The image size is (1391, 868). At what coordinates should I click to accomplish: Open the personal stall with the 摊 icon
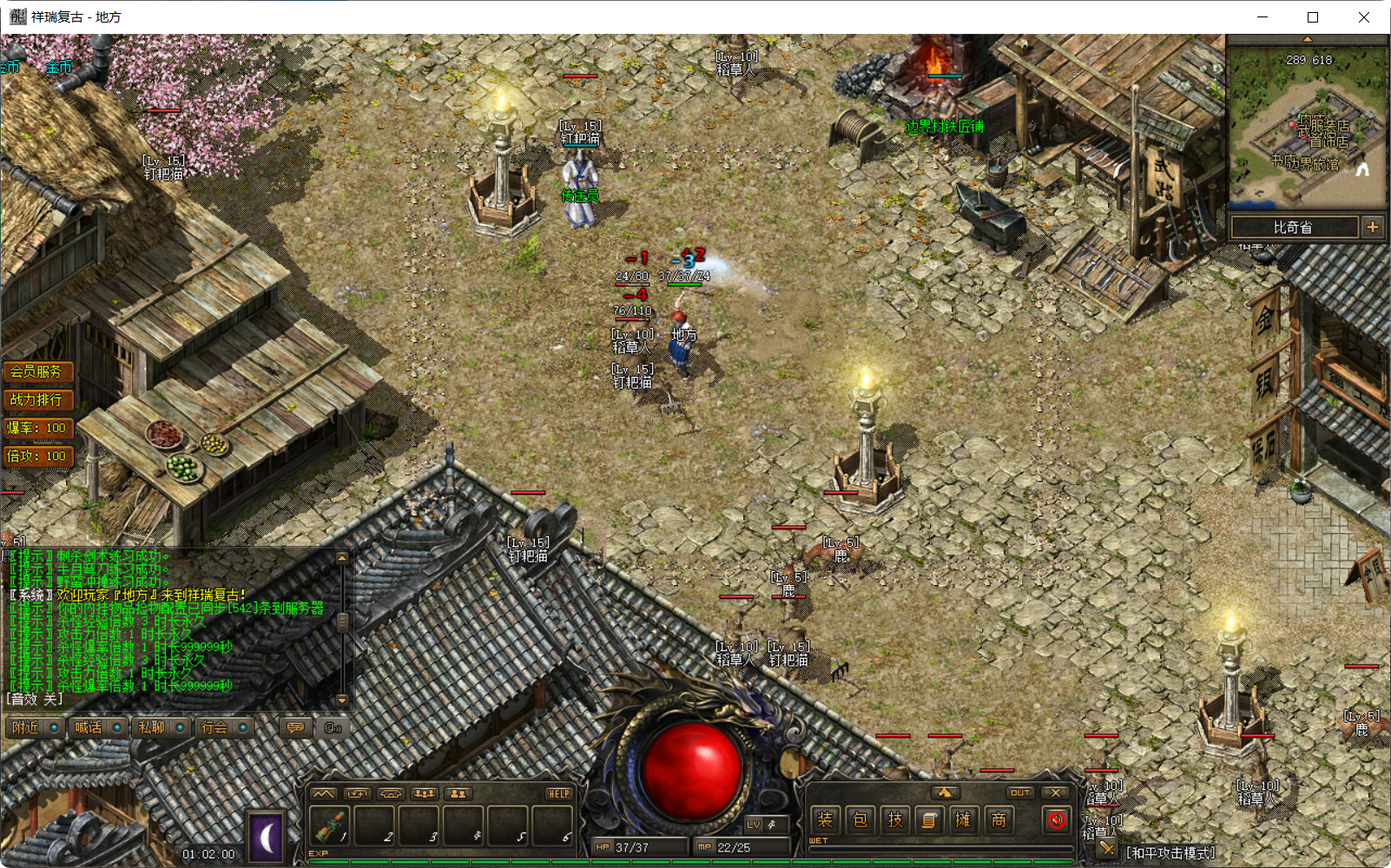coord(964,819)
